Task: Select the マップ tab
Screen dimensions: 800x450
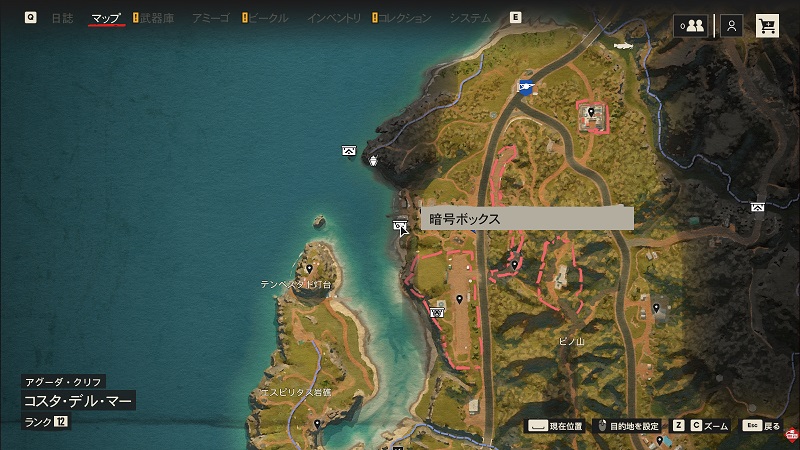Action: click(x=105, y=18)
